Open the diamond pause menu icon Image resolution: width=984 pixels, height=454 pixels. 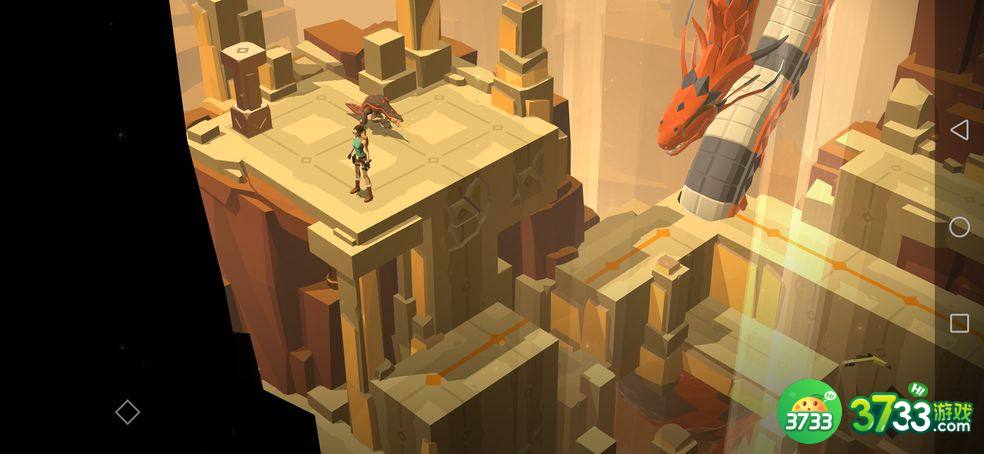[x=127, y=411]
